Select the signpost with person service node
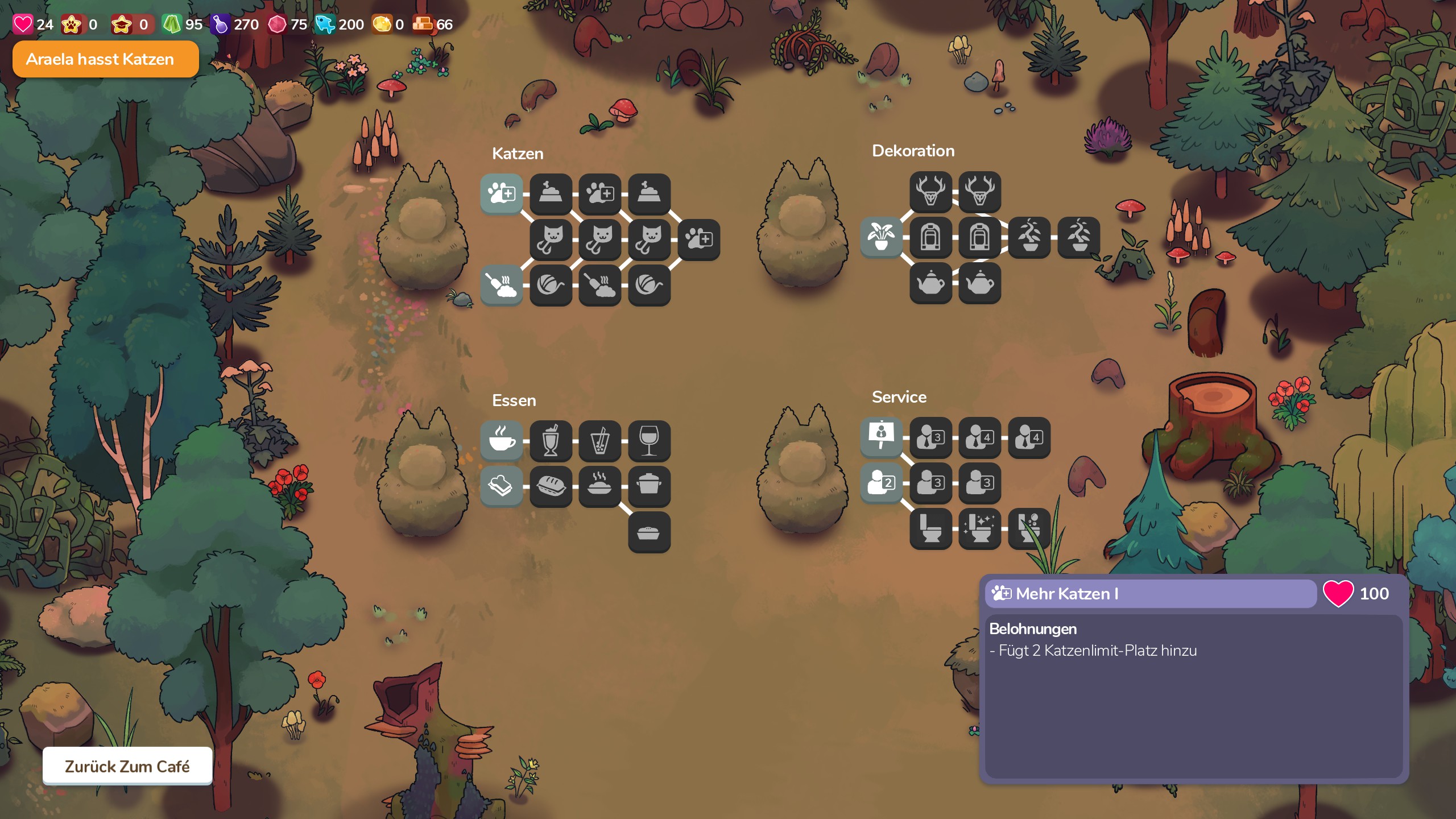Viewport: 1456px width, 819px height. click(x=881, y=437)
